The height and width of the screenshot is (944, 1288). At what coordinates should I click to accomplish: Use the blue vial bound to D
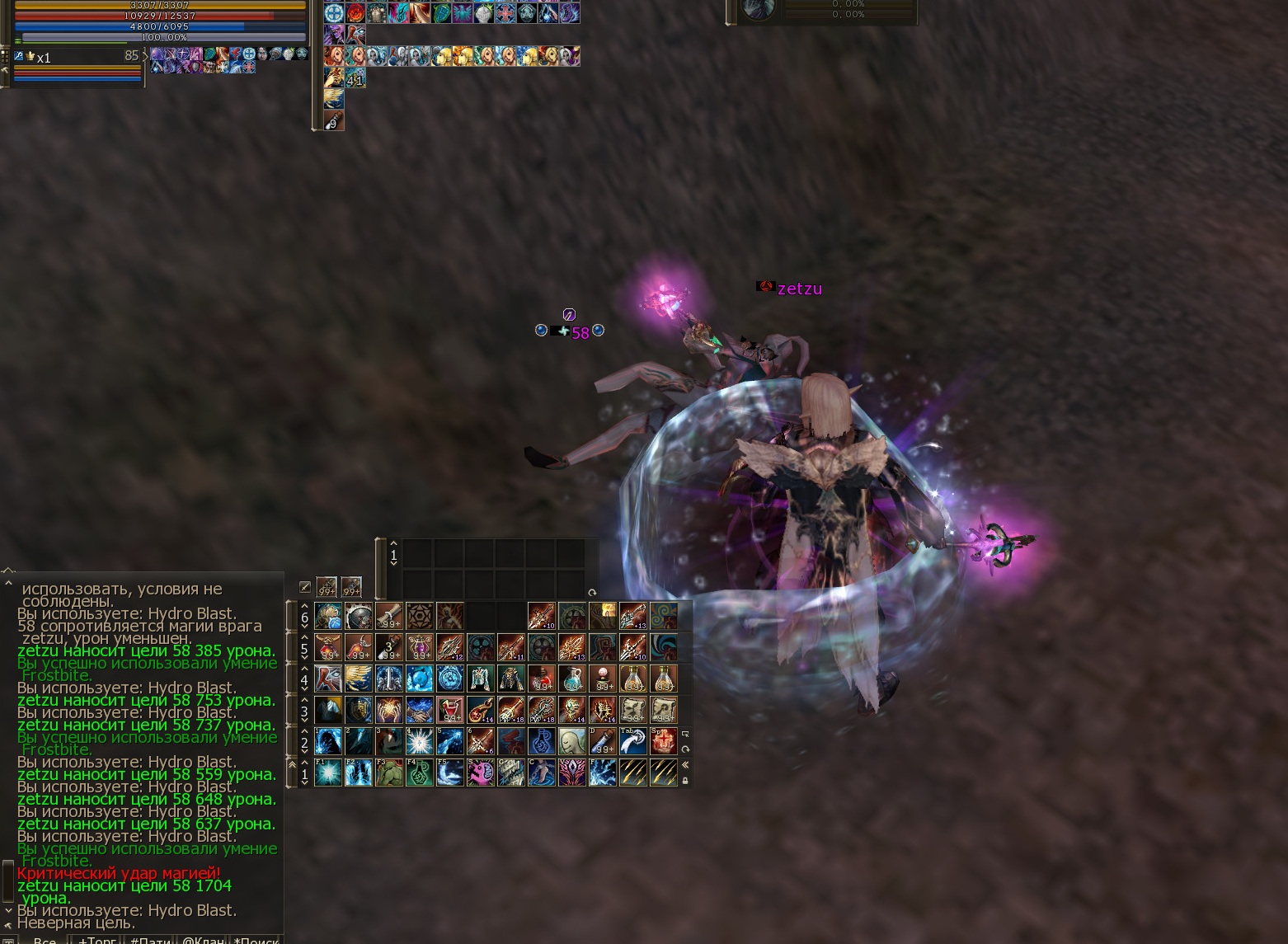(x=603, y=741)
